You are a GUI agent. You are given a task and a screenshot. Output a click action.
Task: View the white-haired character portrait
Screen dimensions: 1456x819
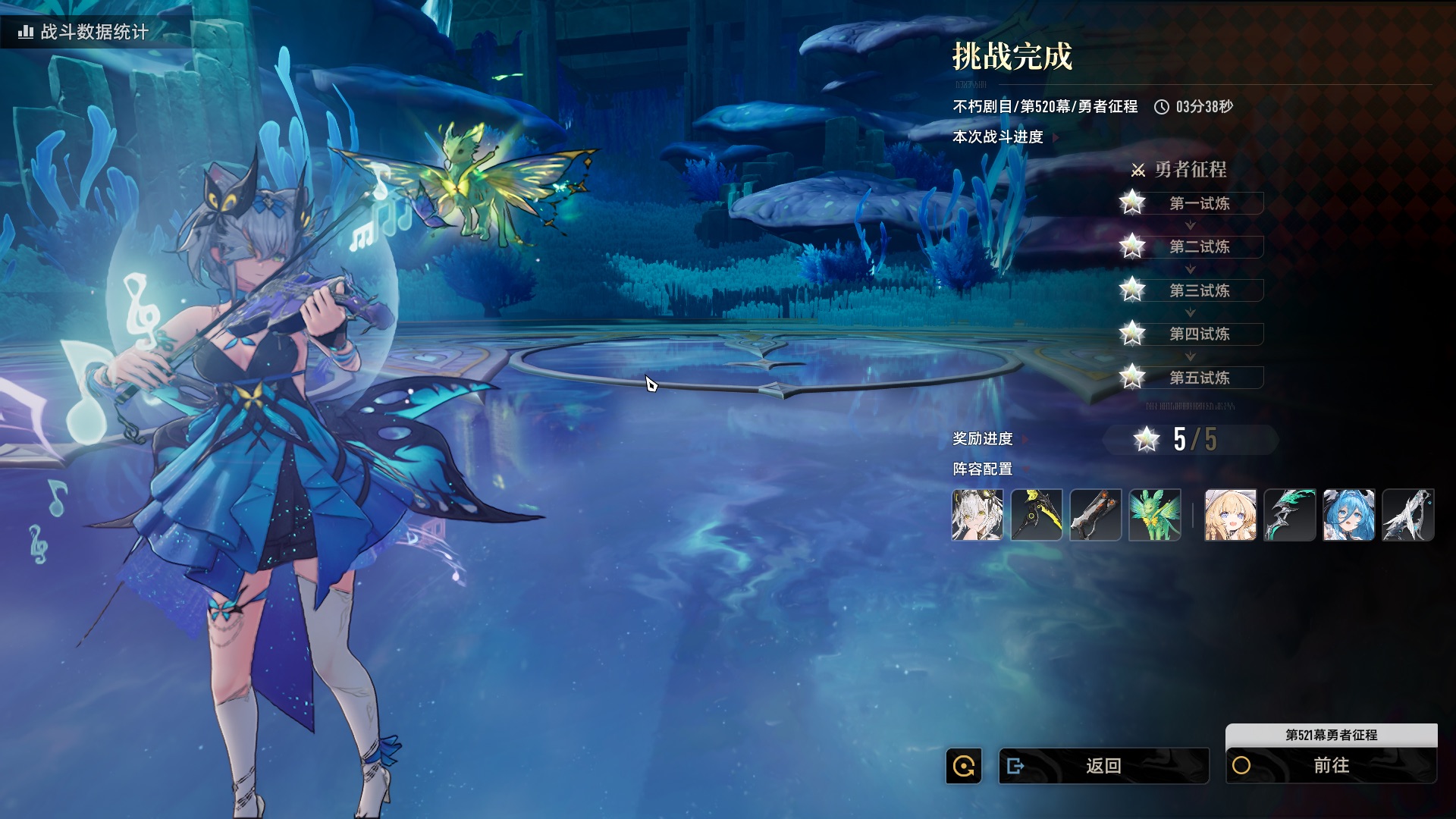[x=977, y=515]
